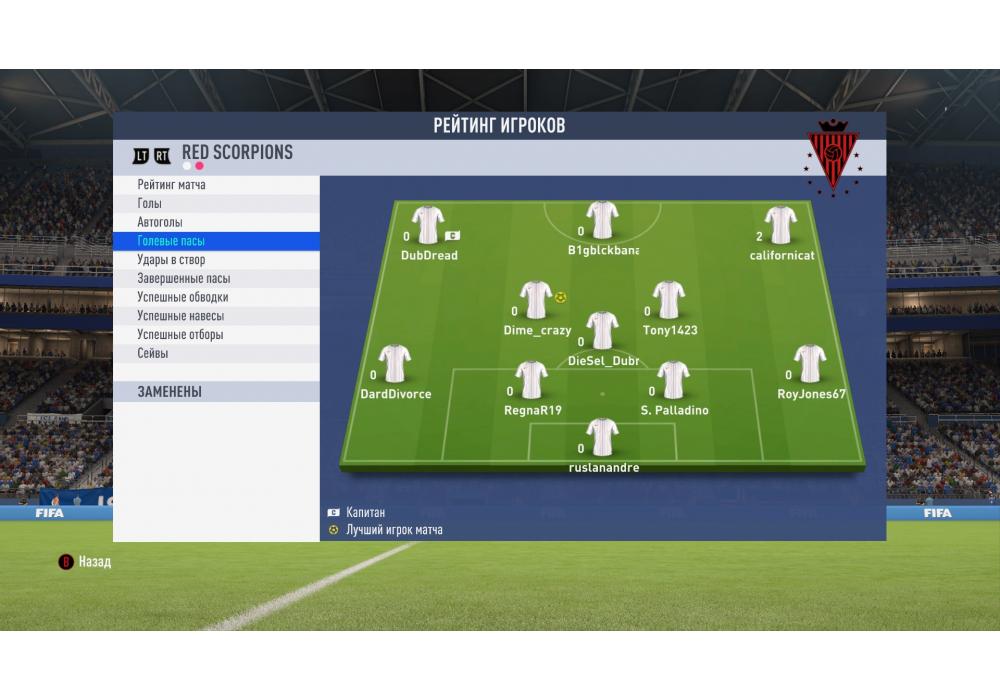Show Удары в створ statistics
This screenshot has height=700, width=1000.
point(171,260)
